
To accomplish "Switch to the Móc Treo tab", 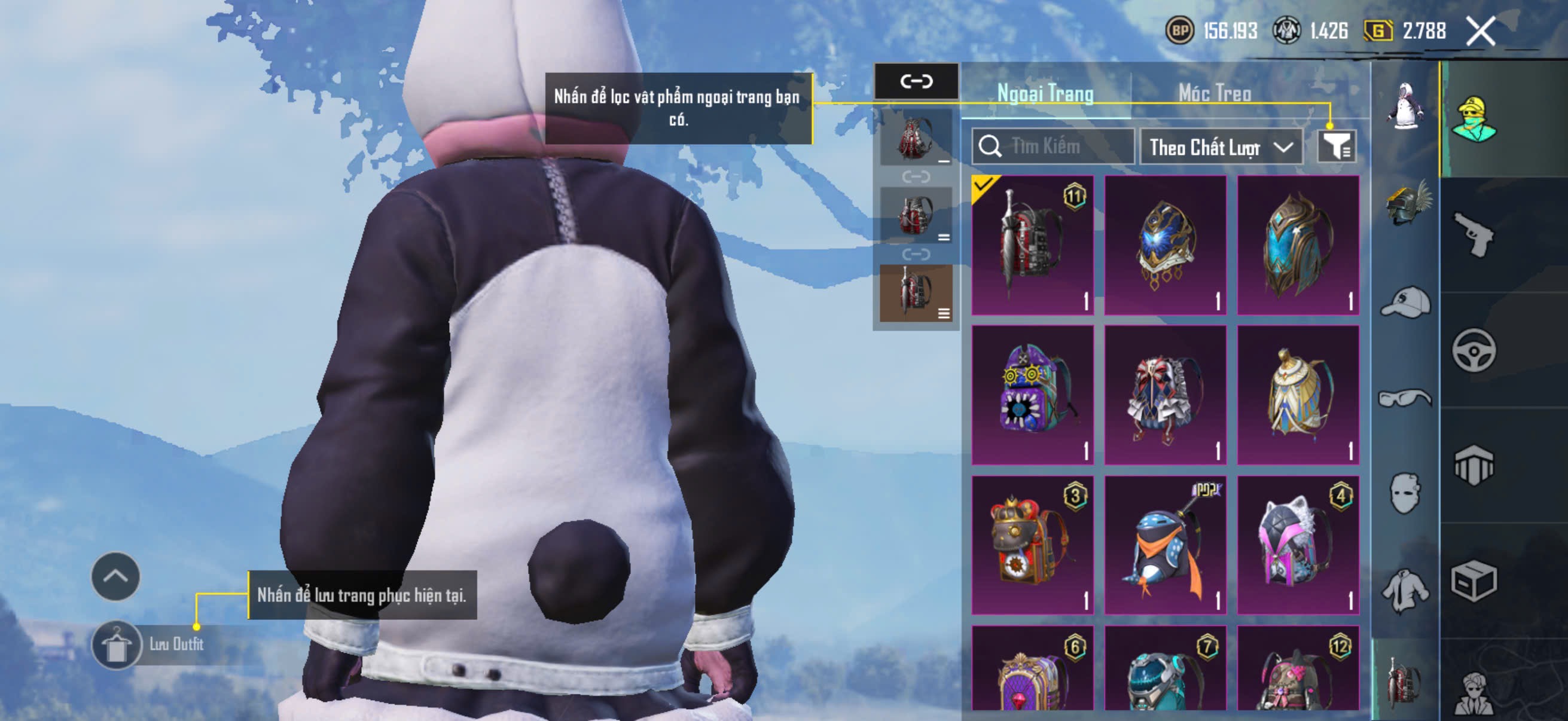I will pos(1215,93).
